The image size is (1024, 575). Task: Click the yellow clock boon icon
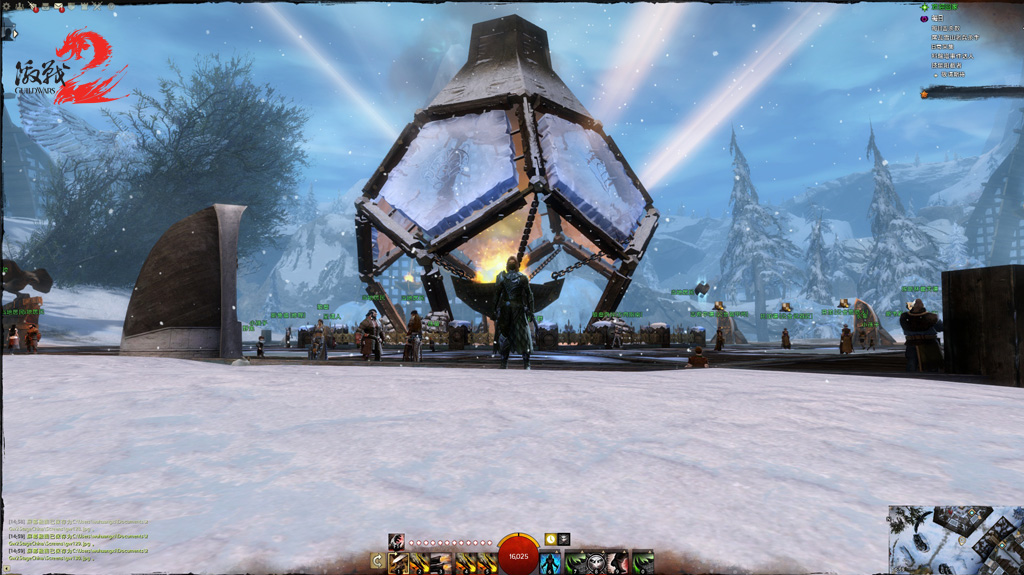pos(550,540)
